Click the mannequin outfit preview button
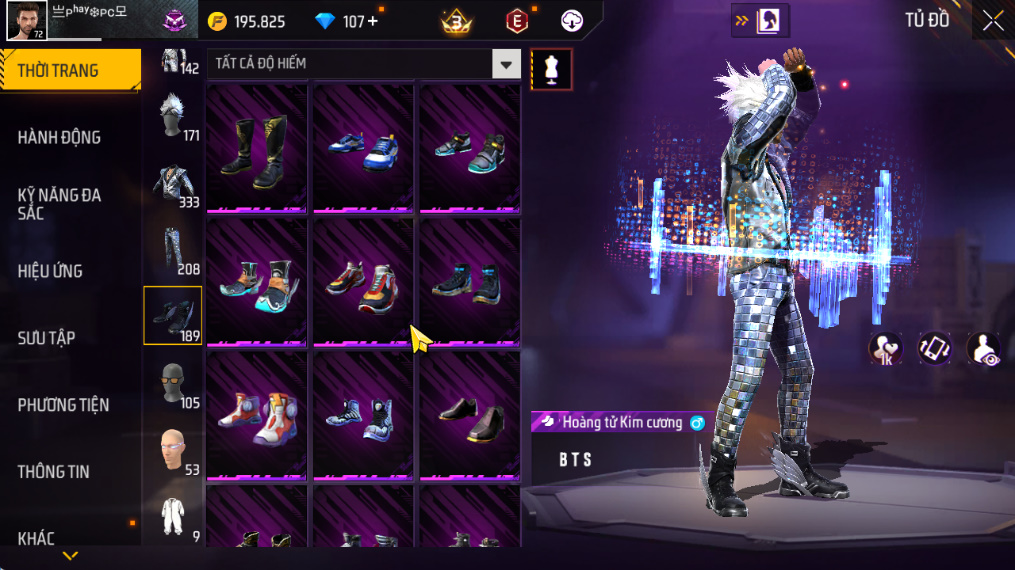The height and width of the screenshot is (570, 1015). (551, 68)
